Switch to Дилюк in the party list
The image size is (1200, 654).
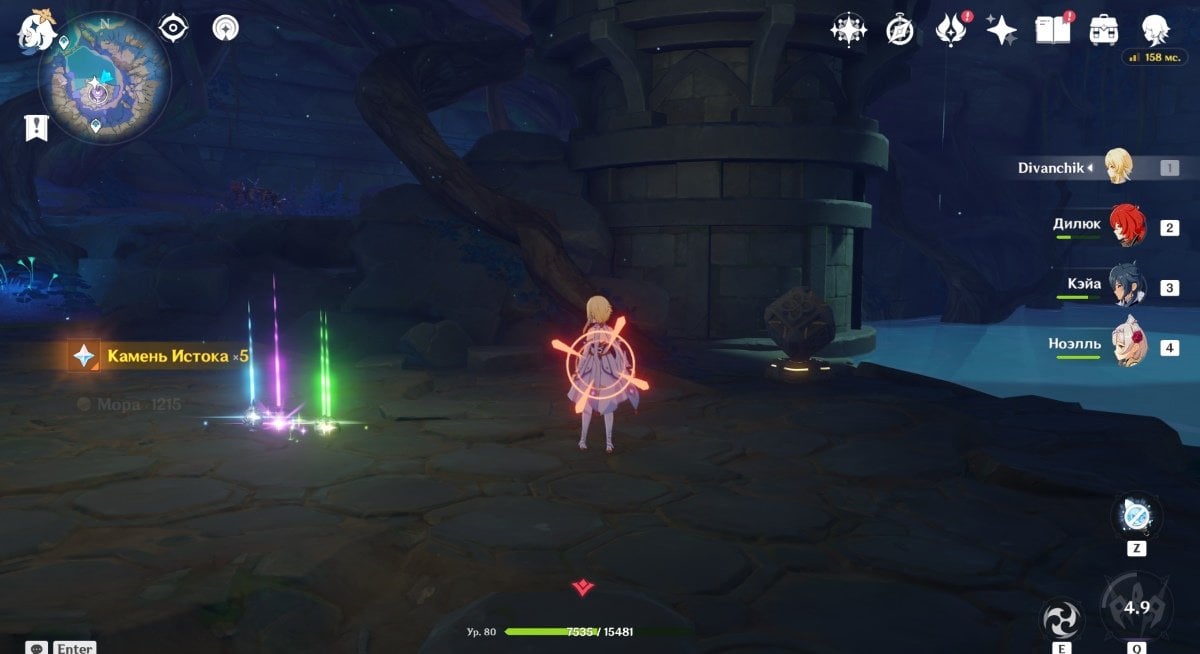(x=1126, y=226)
